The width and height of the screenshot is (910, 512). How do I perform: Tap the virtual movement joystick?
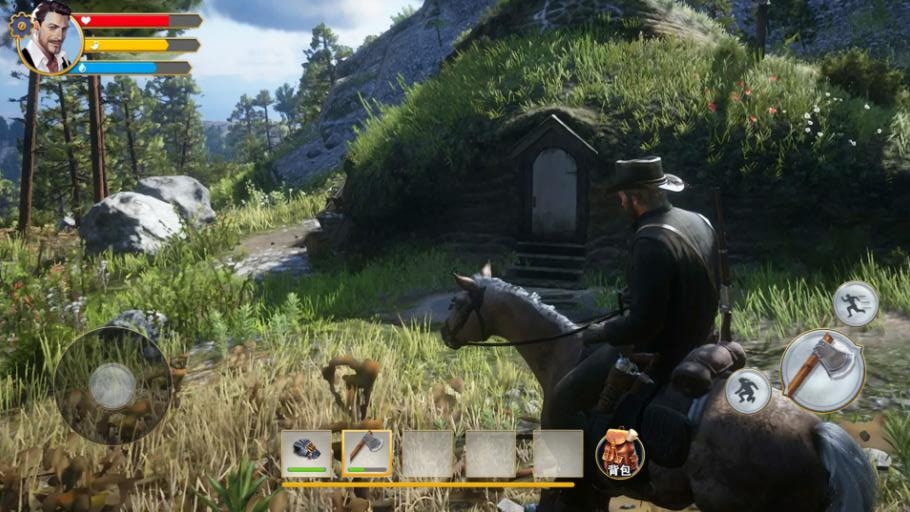[112, 385]
